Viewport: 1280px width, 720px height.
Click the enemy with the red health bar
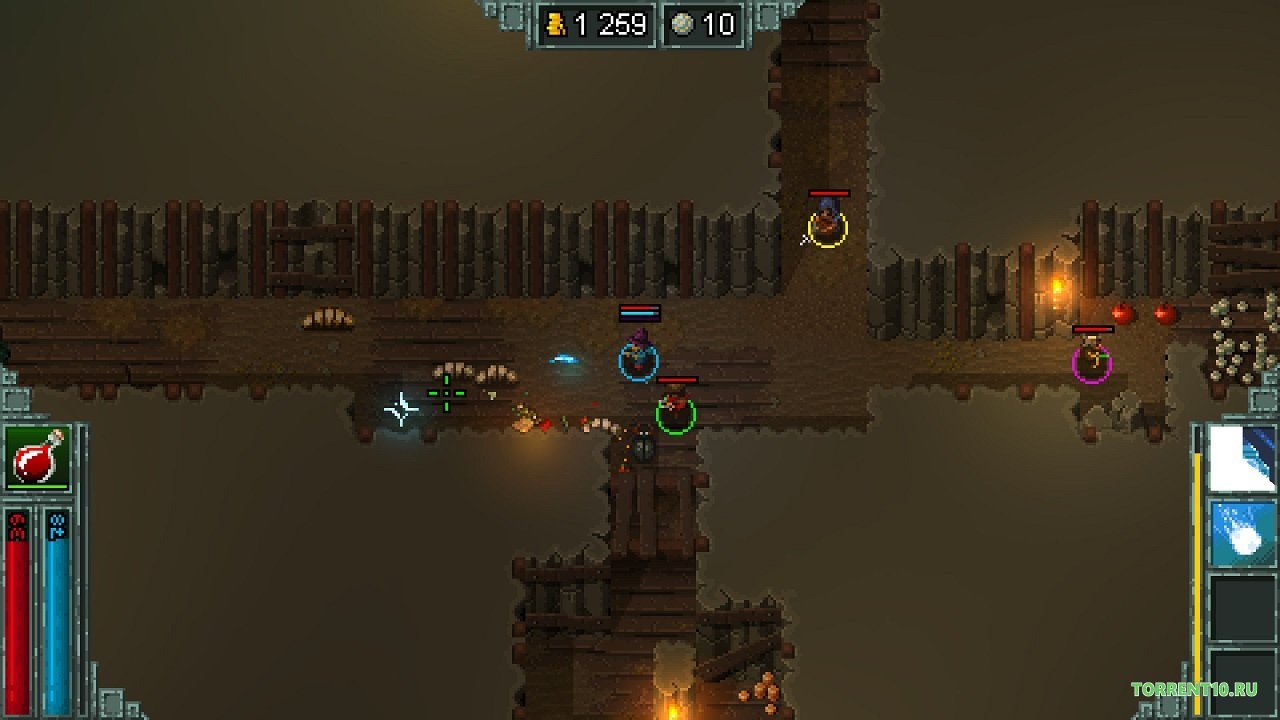click(x=828, y=193)
